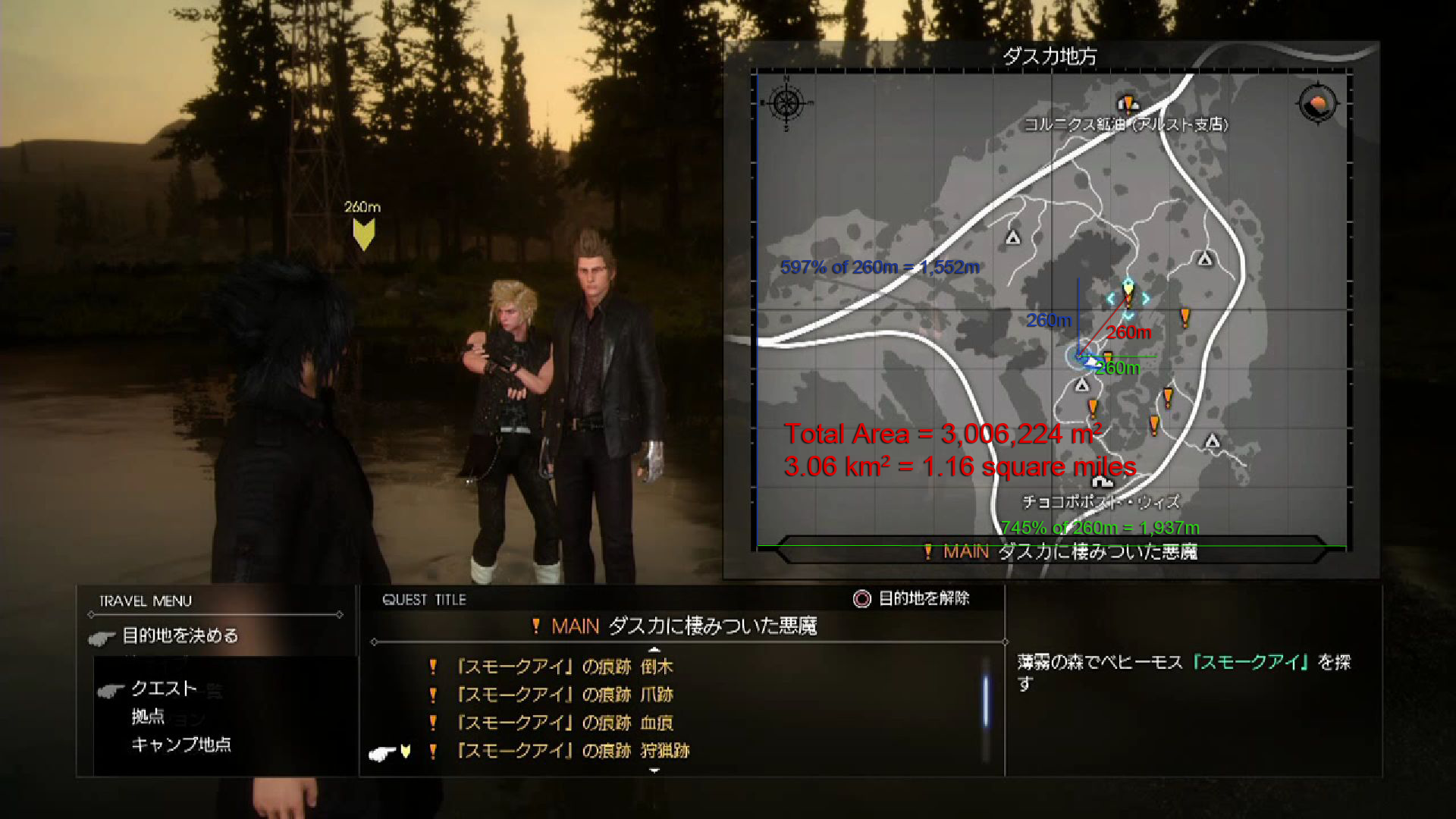The height and width of the screenshot is (819, 1456).
Task: Click the ヨルニクス鉱油 outpost icon on the map
Action: point(1128,102)
